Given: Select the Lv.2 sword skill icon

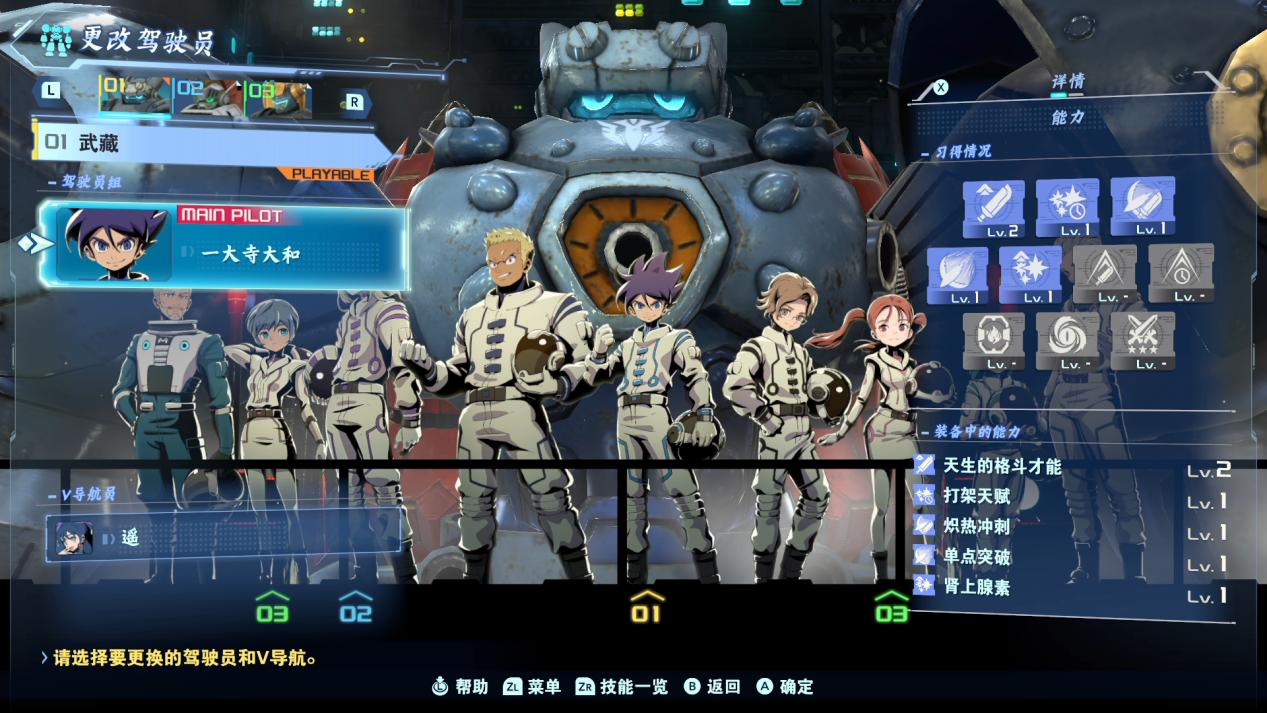Looking at the screenshot, I should 993,207.
